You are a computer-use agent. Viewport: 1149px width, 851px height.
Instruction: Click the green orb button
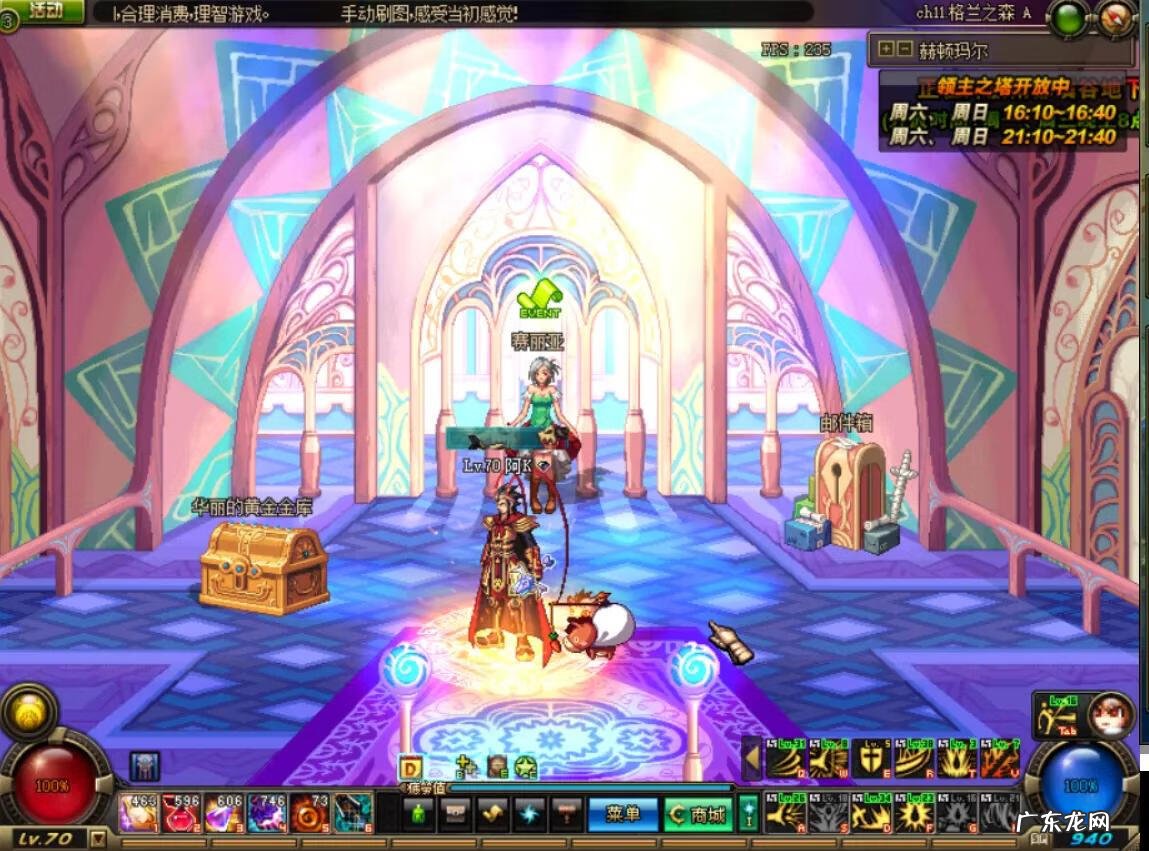click(x=1071, y=18)
